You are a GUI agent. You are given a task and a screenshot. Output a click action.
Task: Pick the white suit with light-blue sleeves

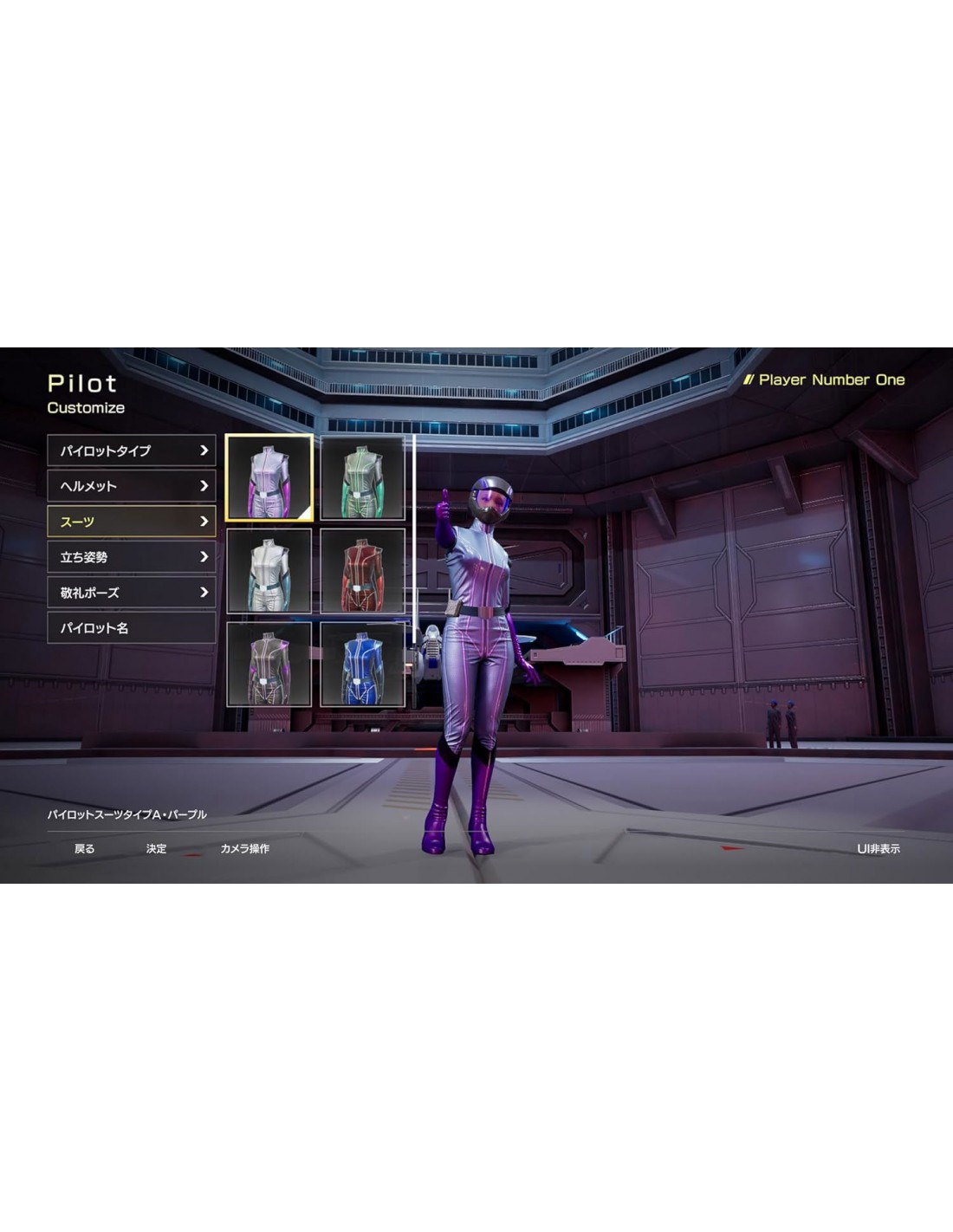pyautogui.click(x=269, y=571)
